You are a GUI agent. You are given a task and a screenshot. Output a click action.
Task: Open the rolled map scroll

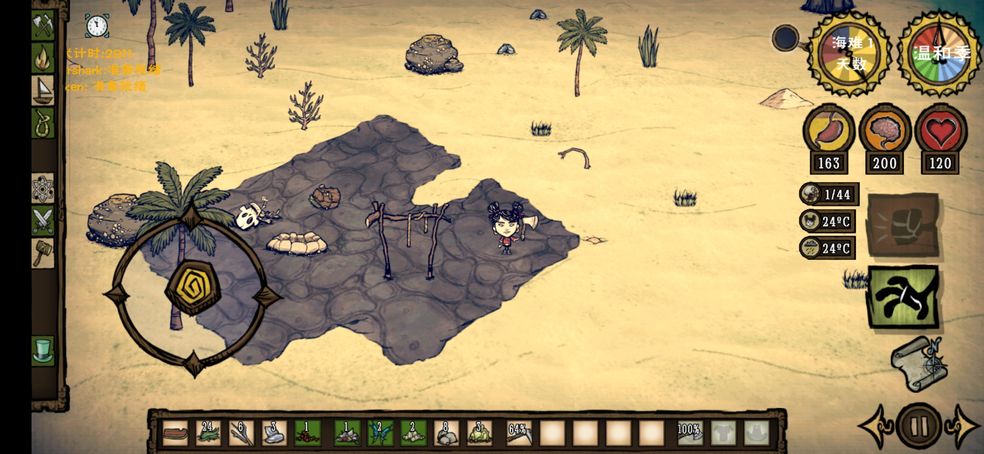coord(916,358)
